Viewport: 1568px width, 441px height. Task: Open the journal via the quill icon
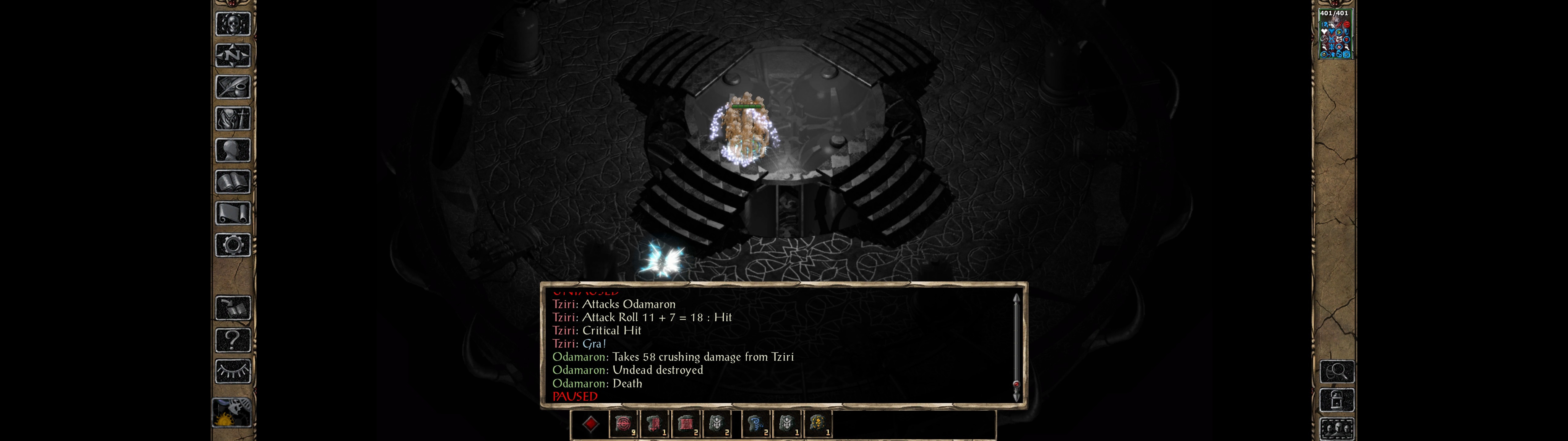(x=232, y=87)
